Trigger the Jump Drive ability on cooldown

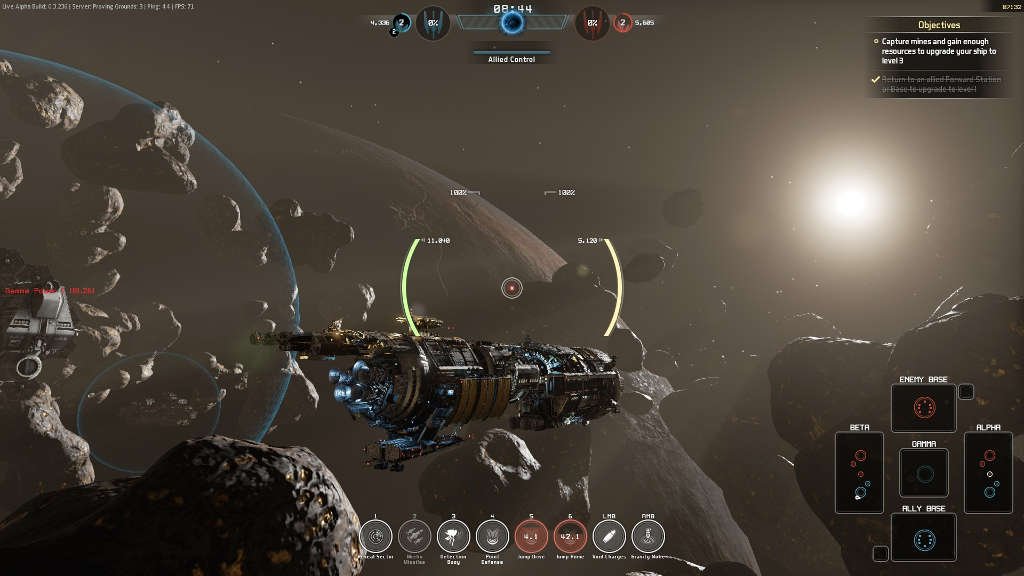point(532,536)
